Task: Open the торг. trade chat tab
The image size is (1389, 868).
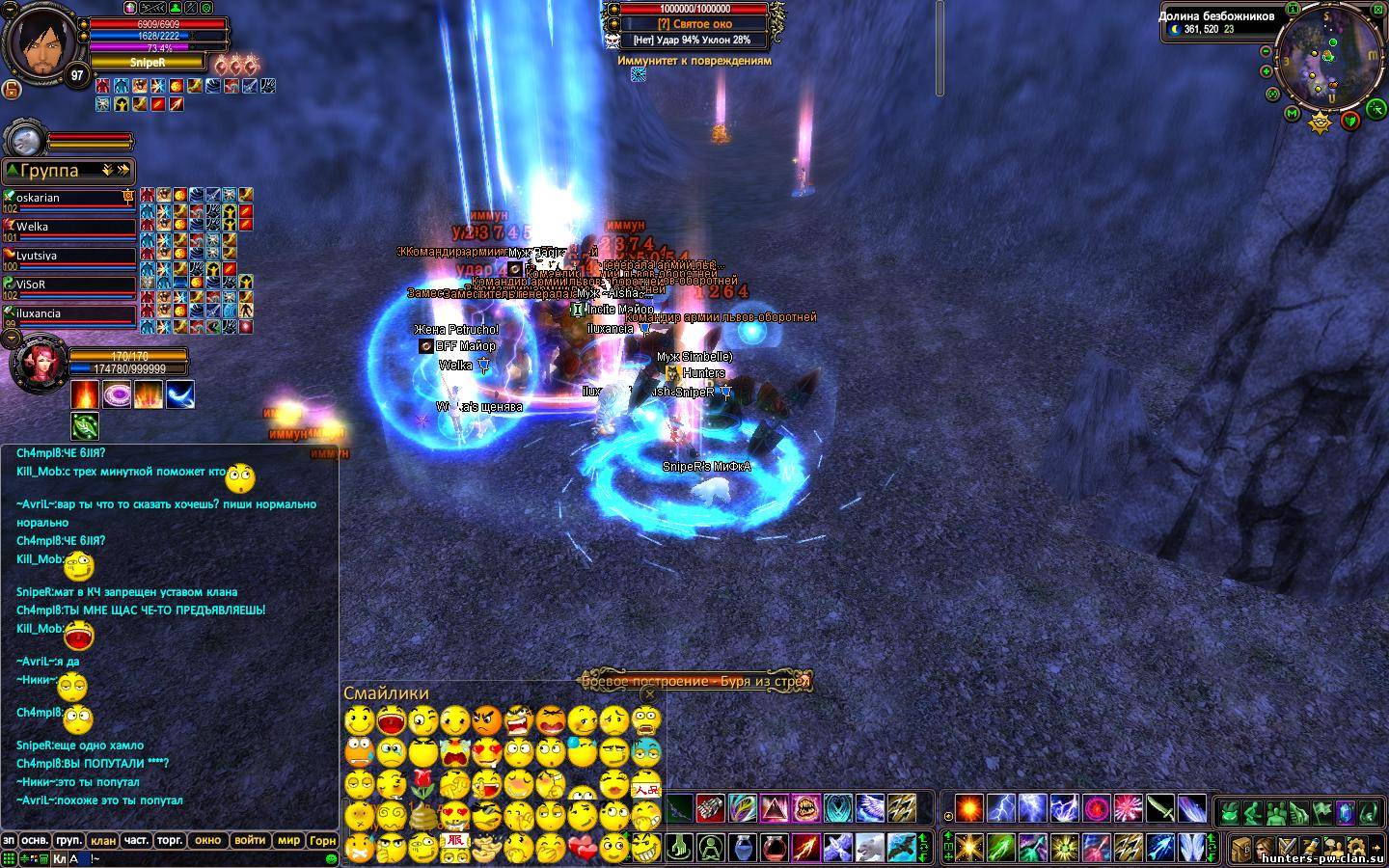Action: point(170,840)
